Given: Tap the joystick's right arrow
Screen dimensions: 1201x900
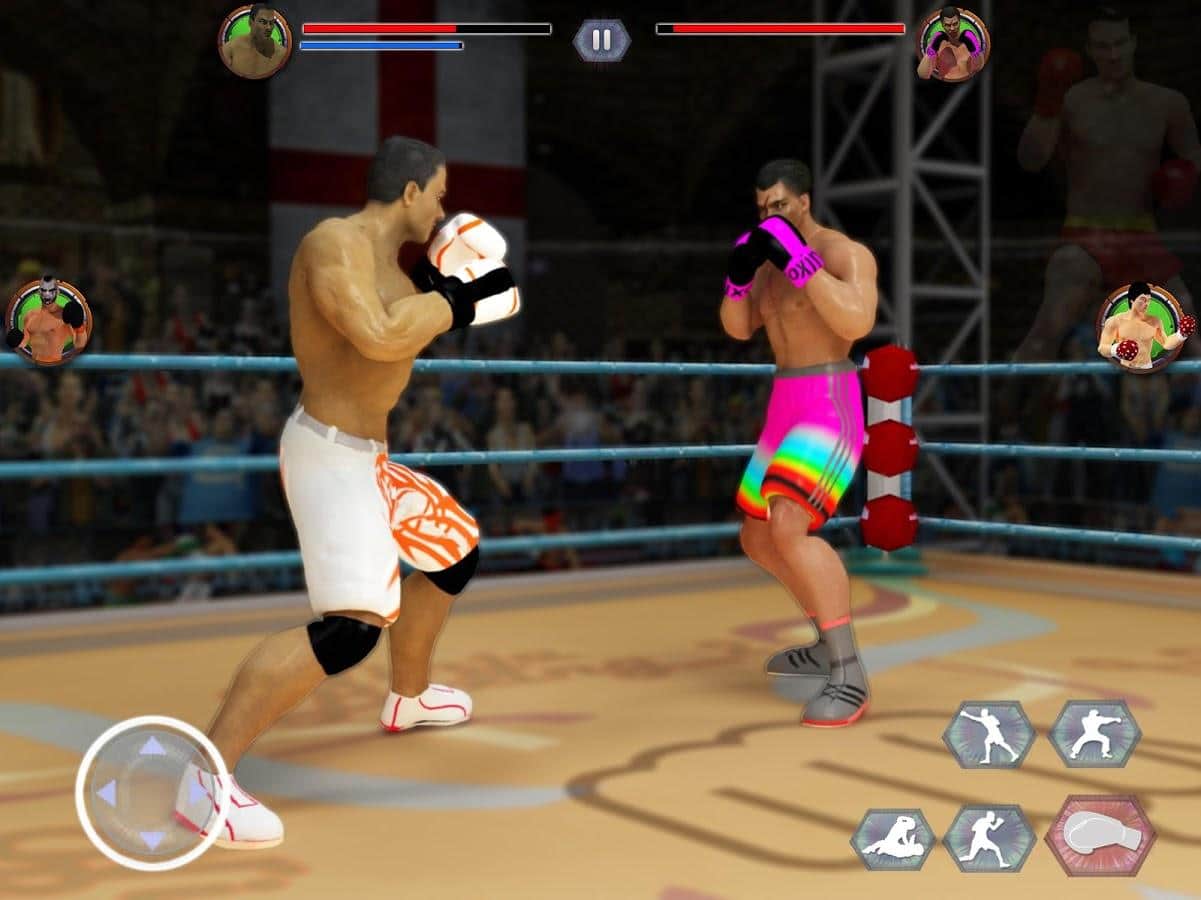Looking at the screenshot, I should [197, 792].
